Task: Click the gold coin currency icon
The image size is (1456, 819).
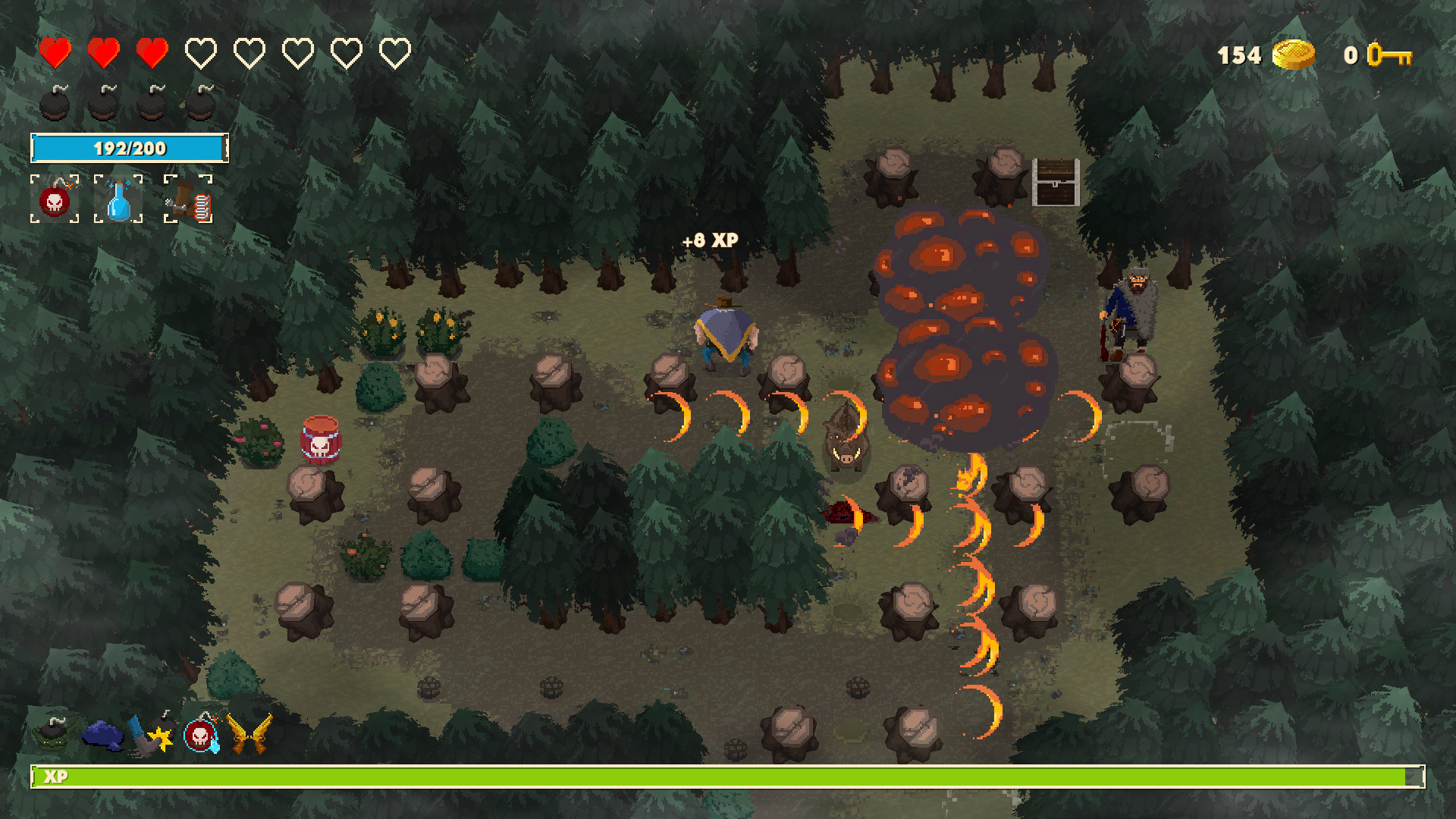Action: [1294, 54]
